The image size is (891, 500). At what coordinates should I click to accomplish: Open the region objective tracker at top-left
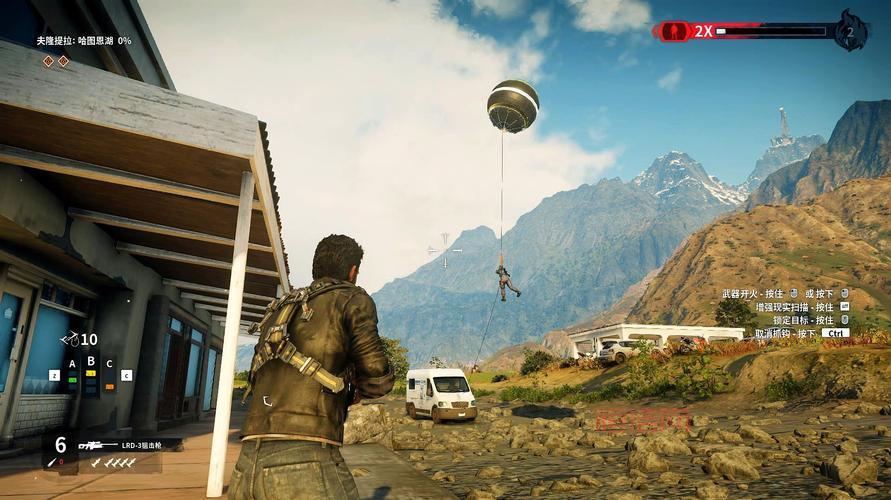click(x=83, y=41)
